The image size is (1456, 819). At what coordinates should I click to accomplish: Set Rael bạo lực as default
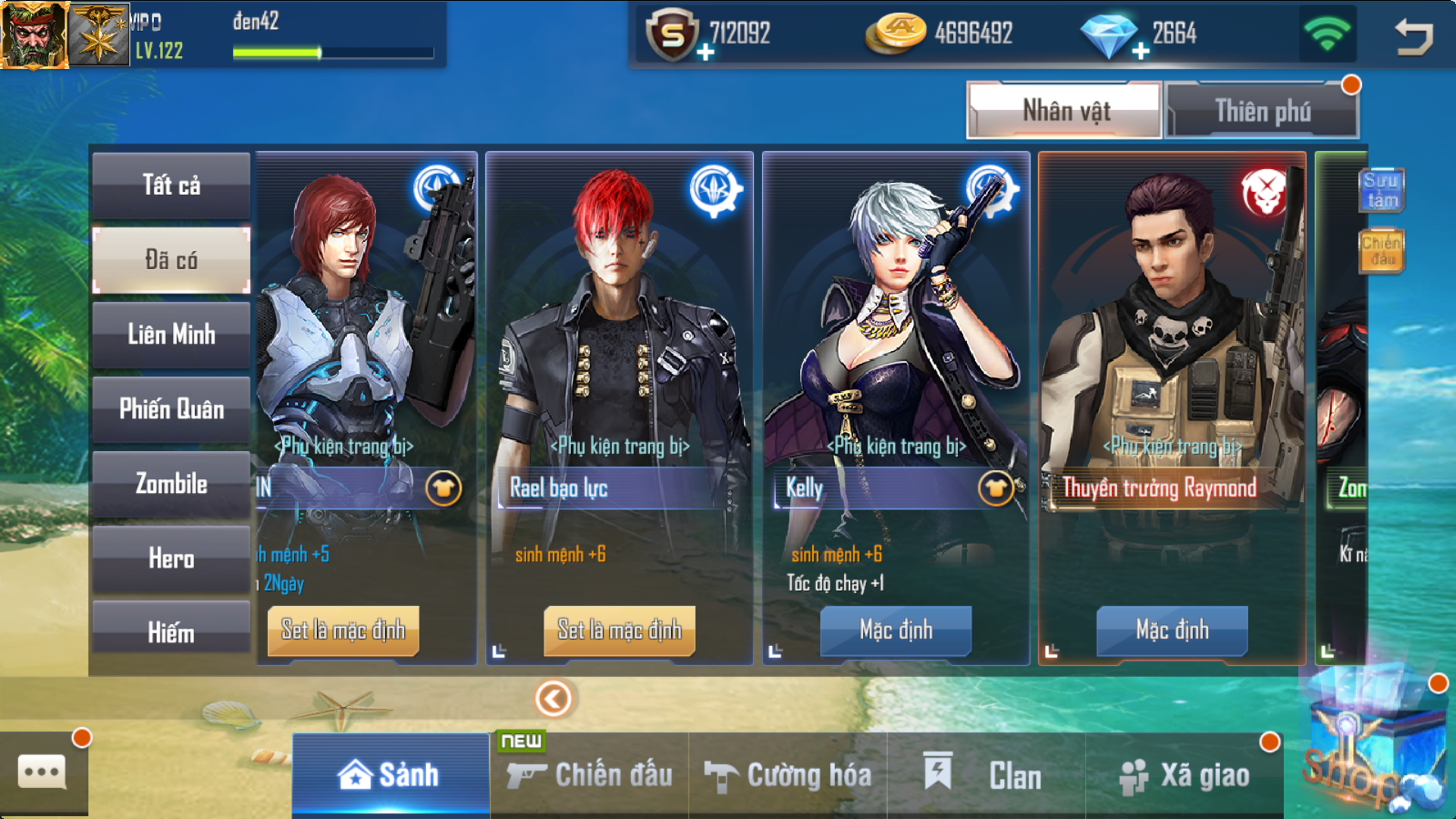coord(620,630)
